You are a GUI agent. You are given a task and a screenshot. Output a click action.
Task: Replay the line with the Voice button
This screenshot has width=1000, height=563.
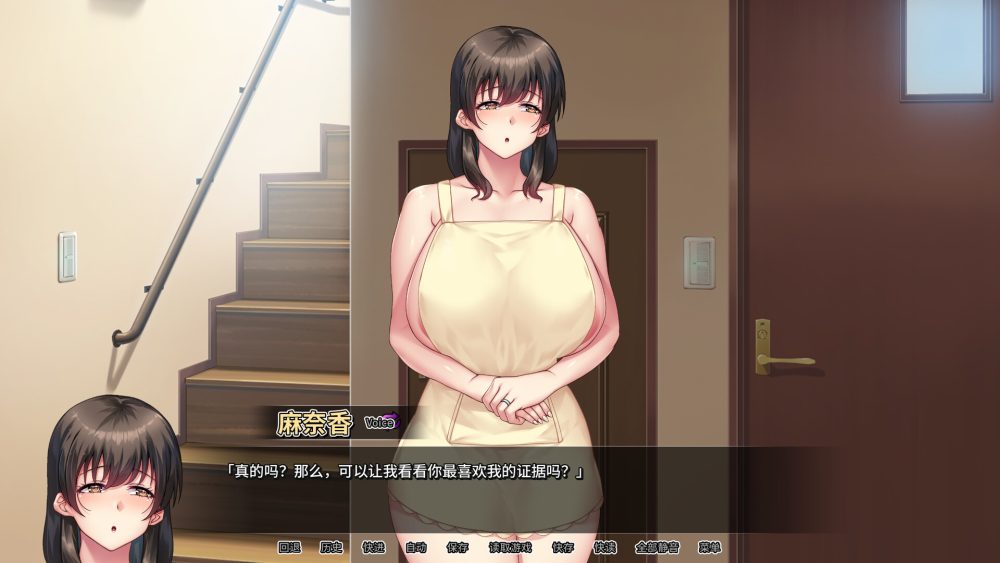tap(381, 422)
